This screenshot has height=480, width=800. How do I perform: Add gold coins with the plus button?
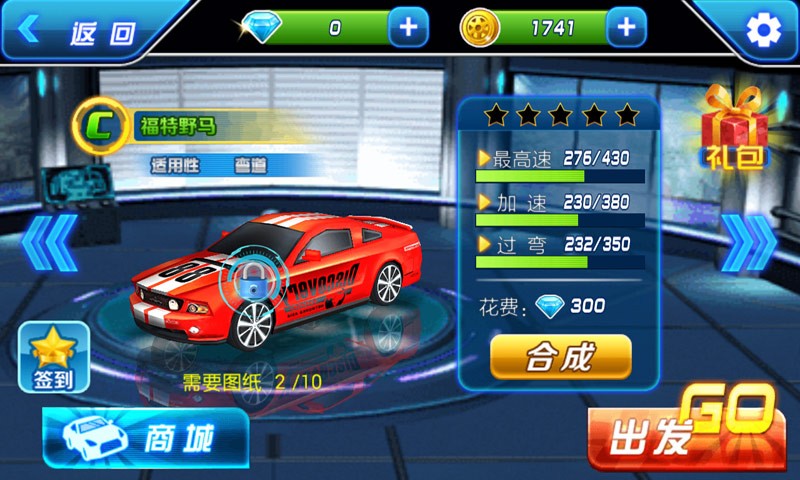(x=626, y=28)
